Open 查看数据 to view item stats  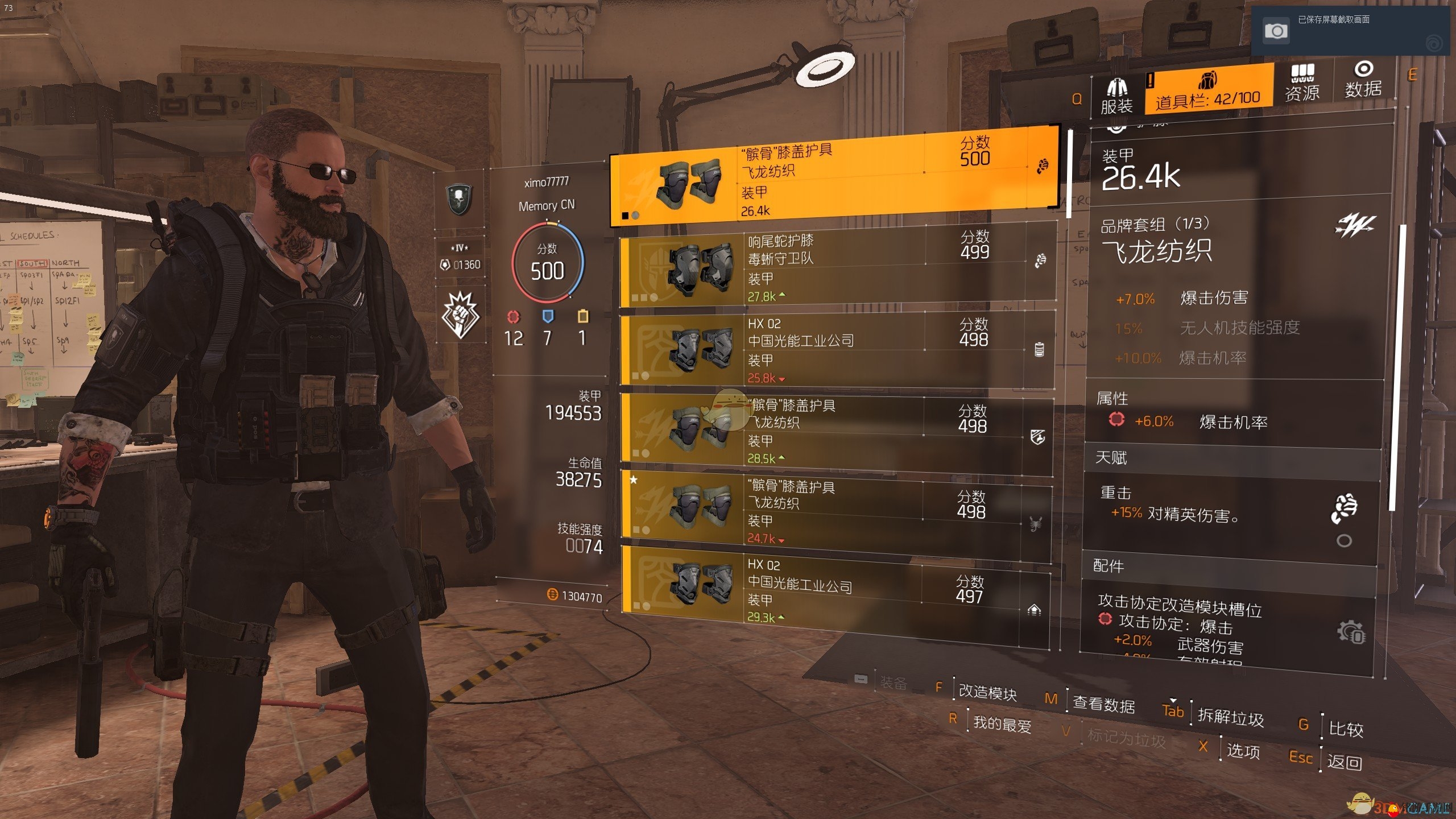point(1103,705)
